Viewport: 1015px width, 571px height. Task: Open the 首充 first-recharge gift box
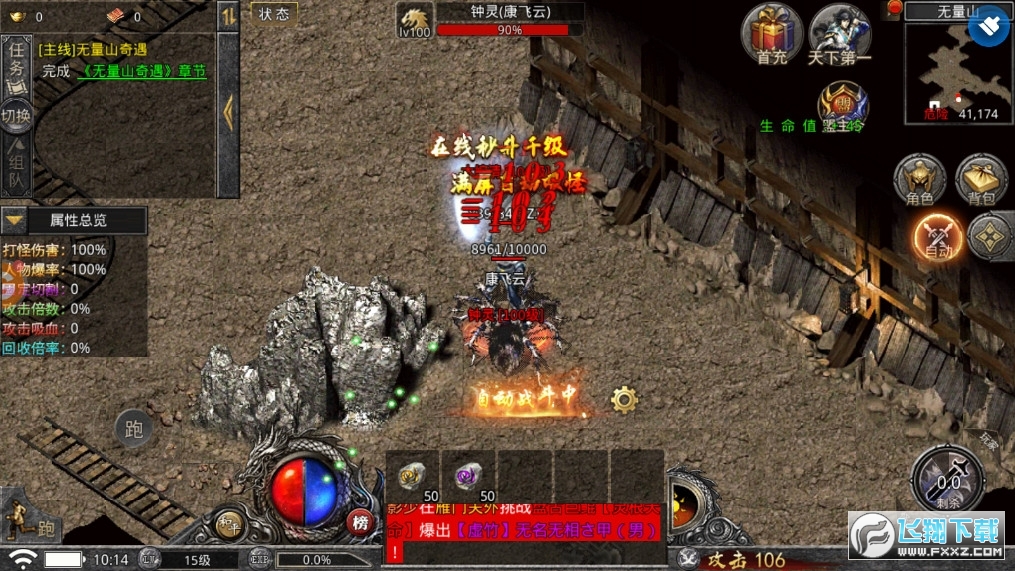[x=772, y=32]
